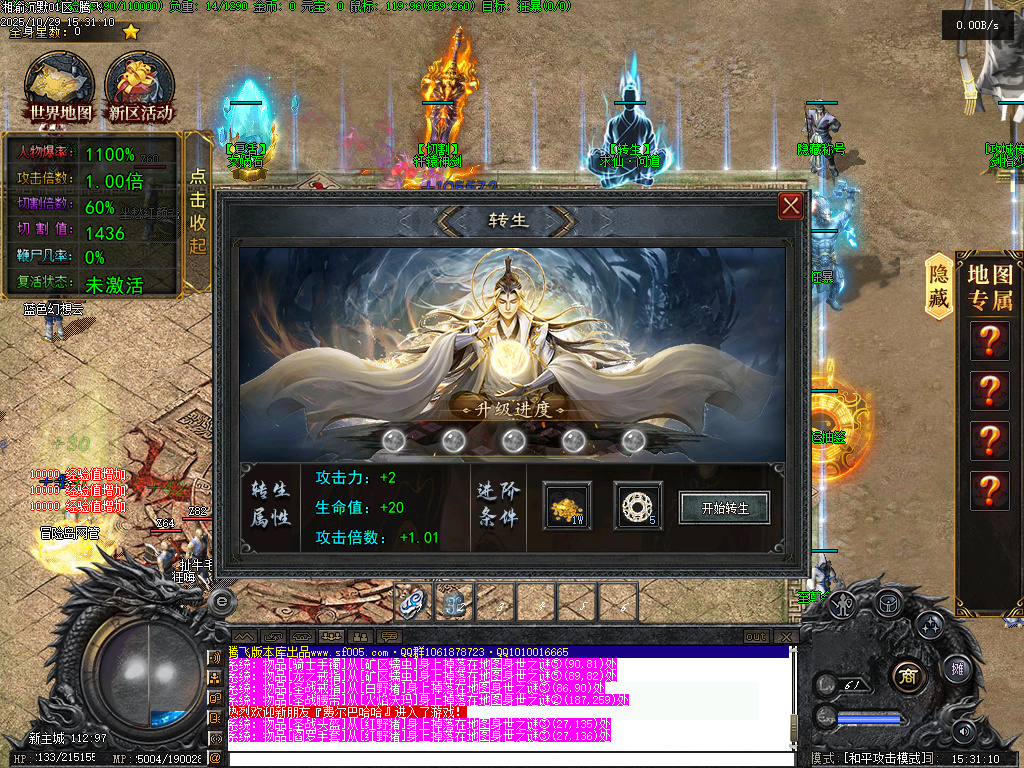The height and width of the screenshot is (768, 1024).
Task: Toggle the sound speaker button
Action: tap(964, 731)
